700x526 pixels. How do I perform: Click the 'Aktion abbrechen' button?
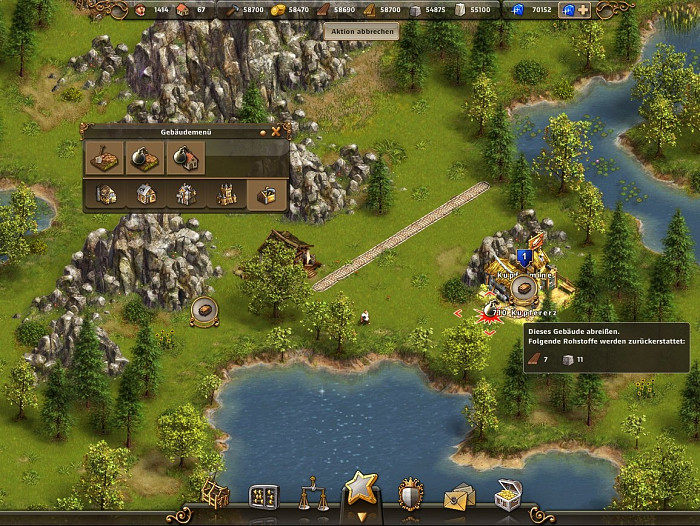click(361, 31)
